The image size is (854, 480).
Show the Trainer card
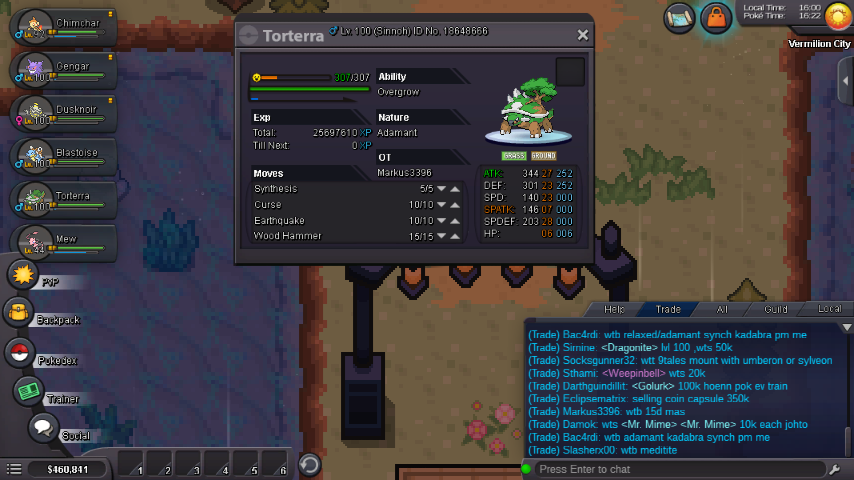point(27,391)
